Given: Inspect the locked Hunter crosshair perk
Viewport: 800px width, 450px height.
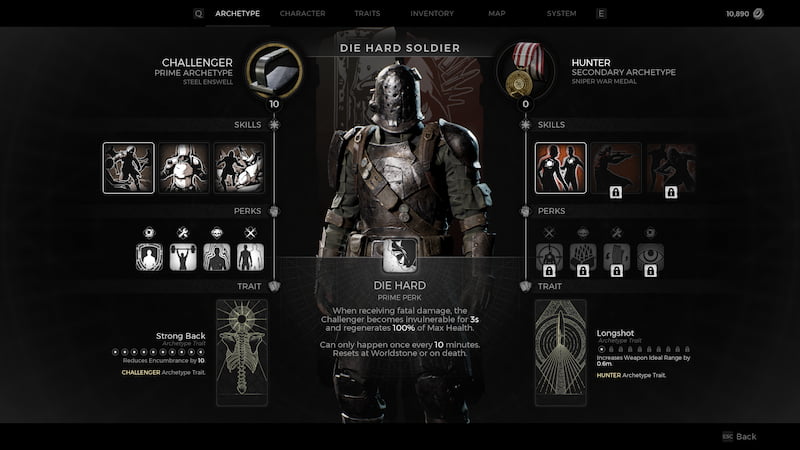Looking at the screenshot, I should click(x=549, y=257).
